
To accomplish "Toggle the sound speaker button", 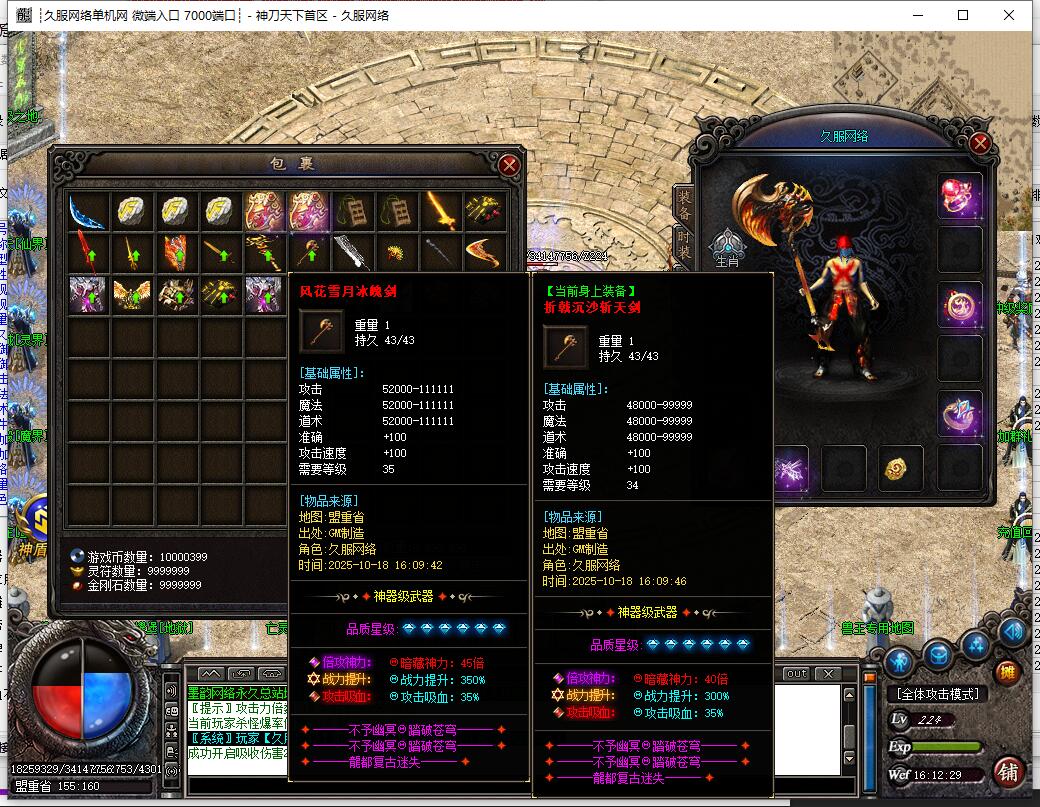I will (x=1012, y=631).
